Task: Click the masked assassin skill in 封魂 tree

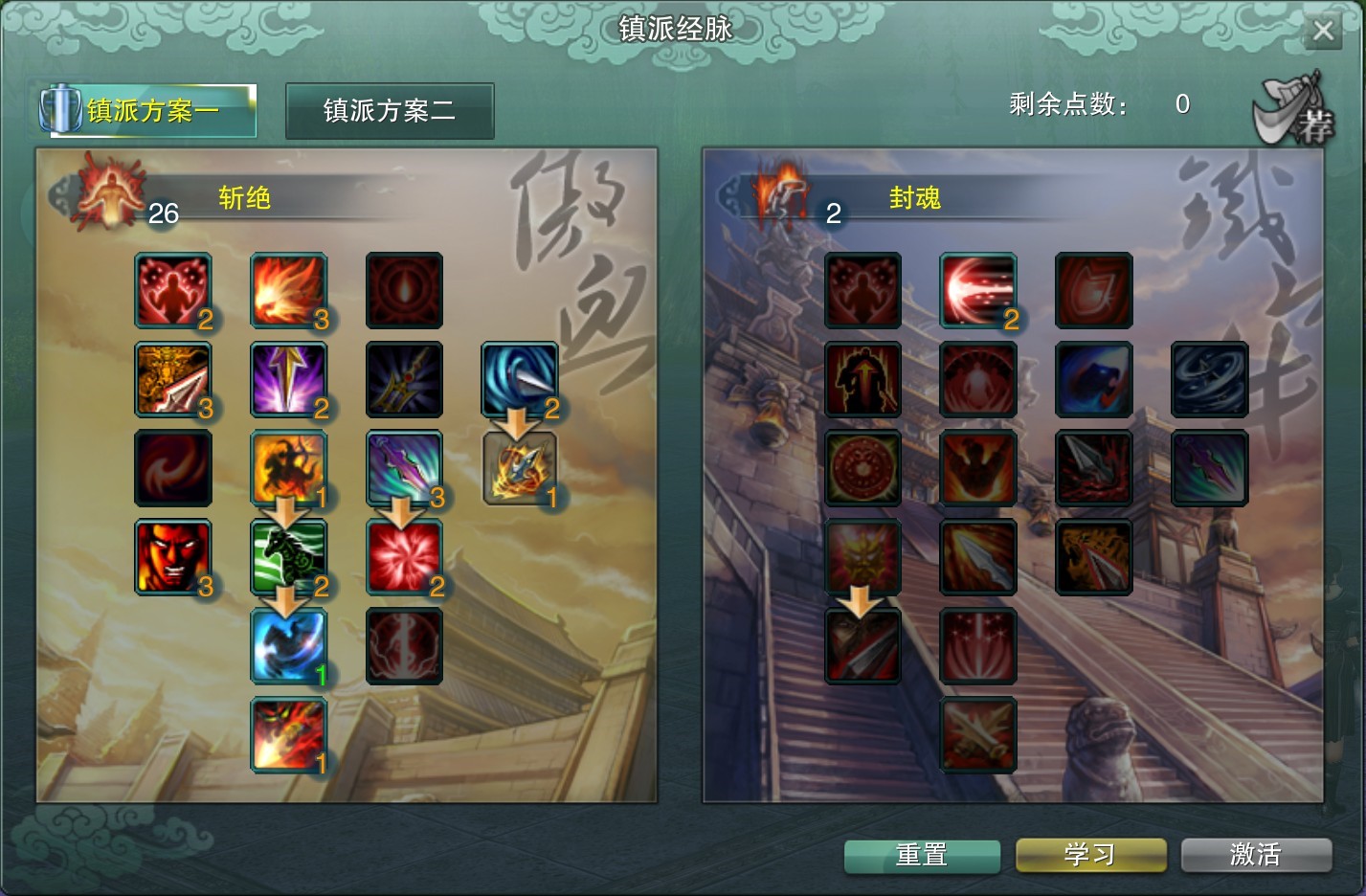Action: pos(862,645)
